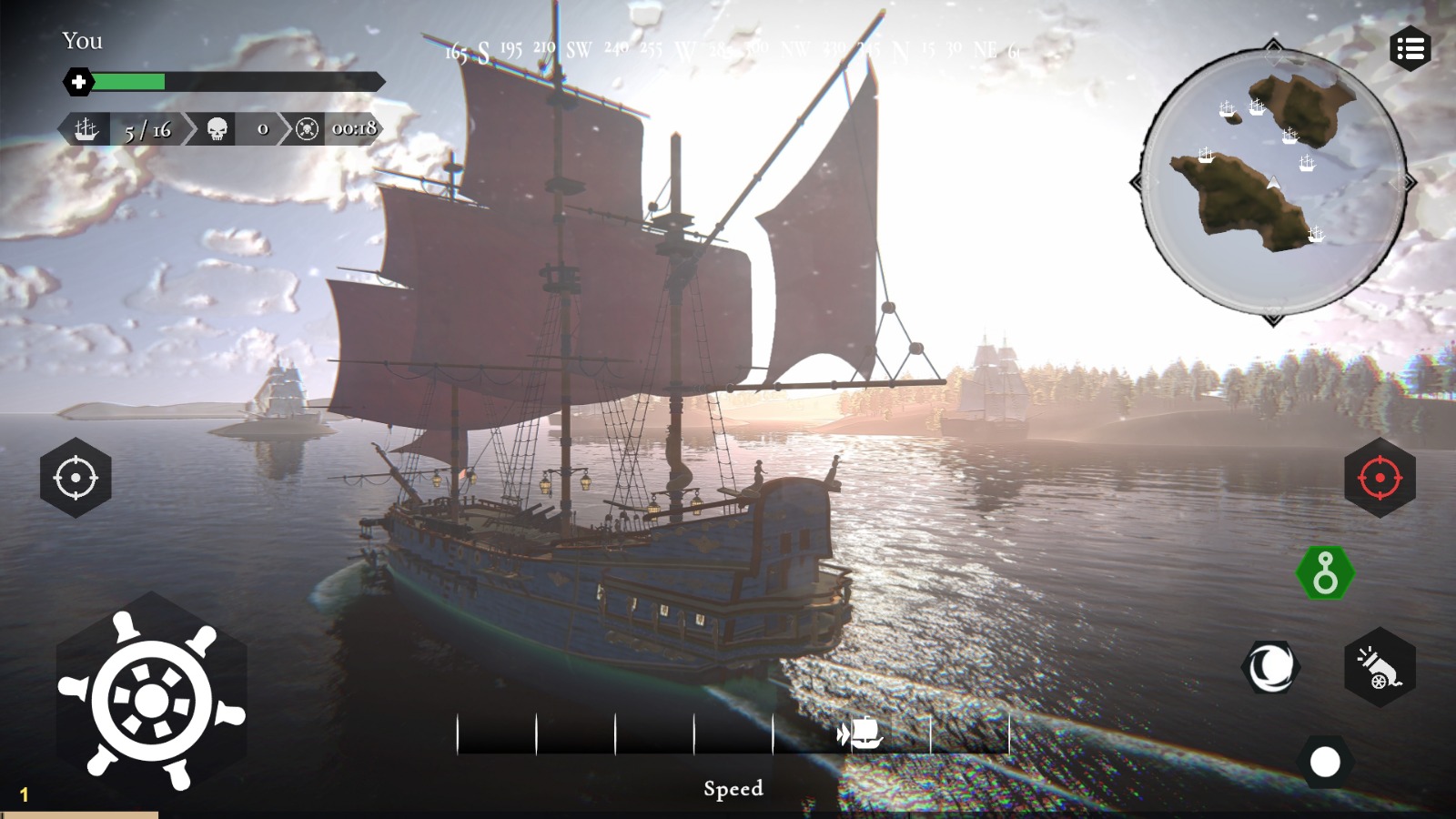Click the circular island minimap
Image resolution: width=1456 pixels, height=819 pixels.
tap(1272, 181)
